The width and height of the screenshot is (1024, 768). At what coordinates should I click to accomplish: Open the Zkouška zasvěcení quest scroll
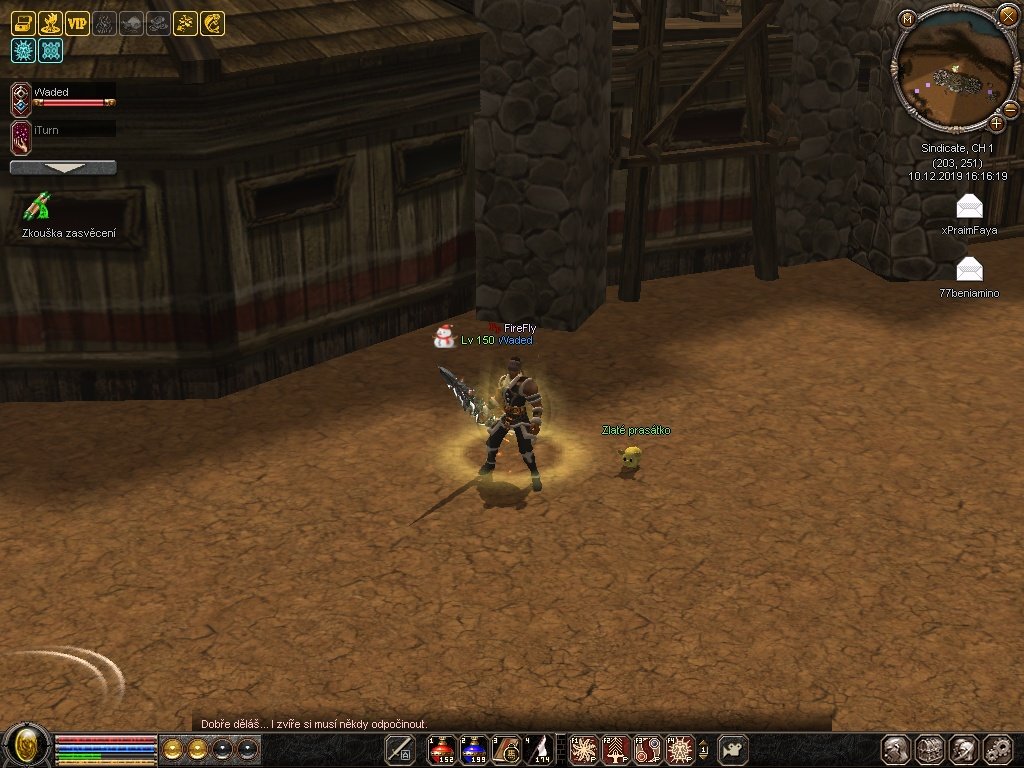click(x=38, y=207)
